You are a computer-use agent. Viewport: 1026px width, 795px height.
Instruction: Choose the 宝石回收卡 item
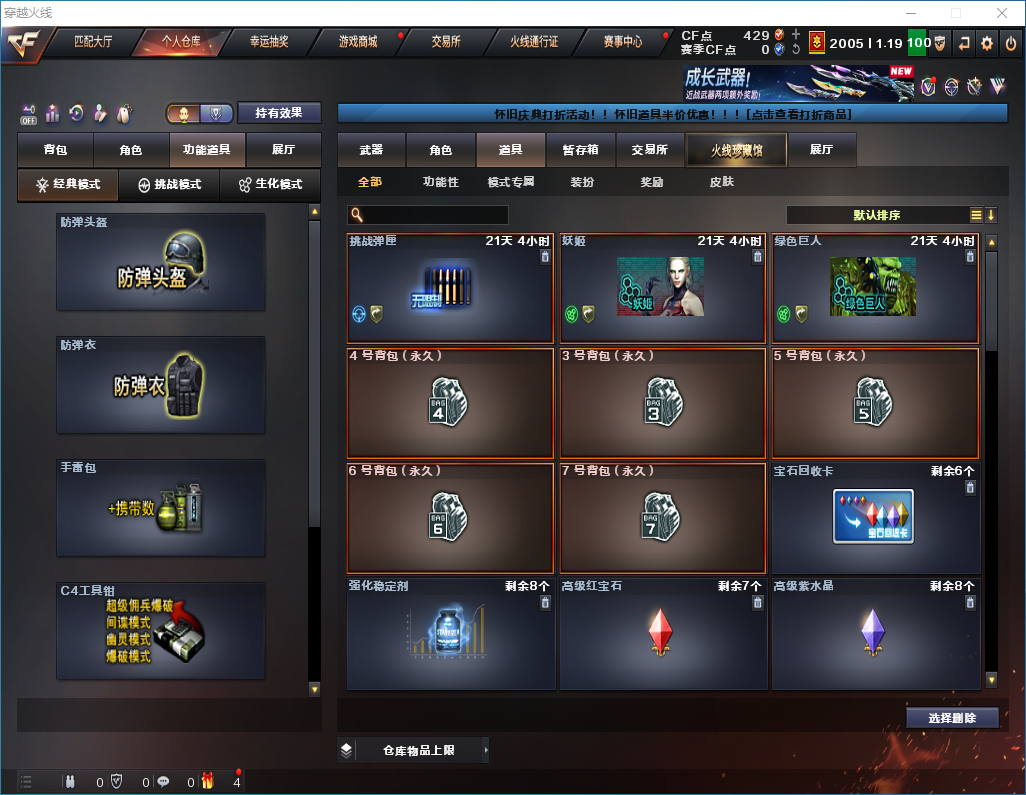click(x=875, y=516)
